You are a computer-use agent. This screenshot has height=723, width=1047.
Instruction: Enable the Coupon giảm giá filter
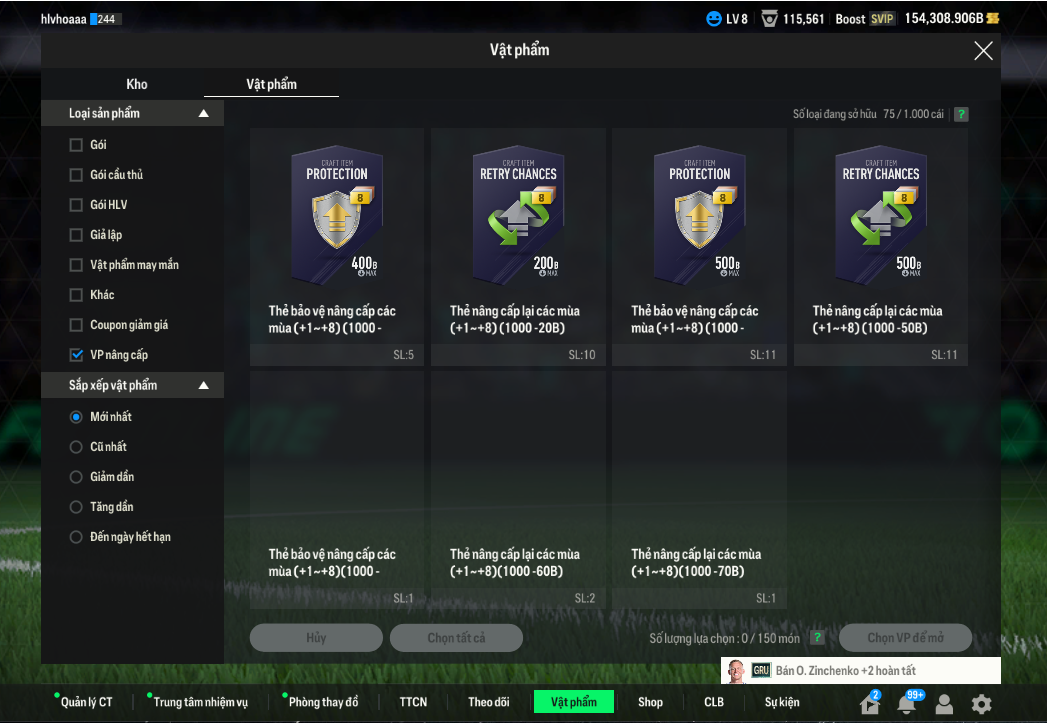(x=76, y=325)
